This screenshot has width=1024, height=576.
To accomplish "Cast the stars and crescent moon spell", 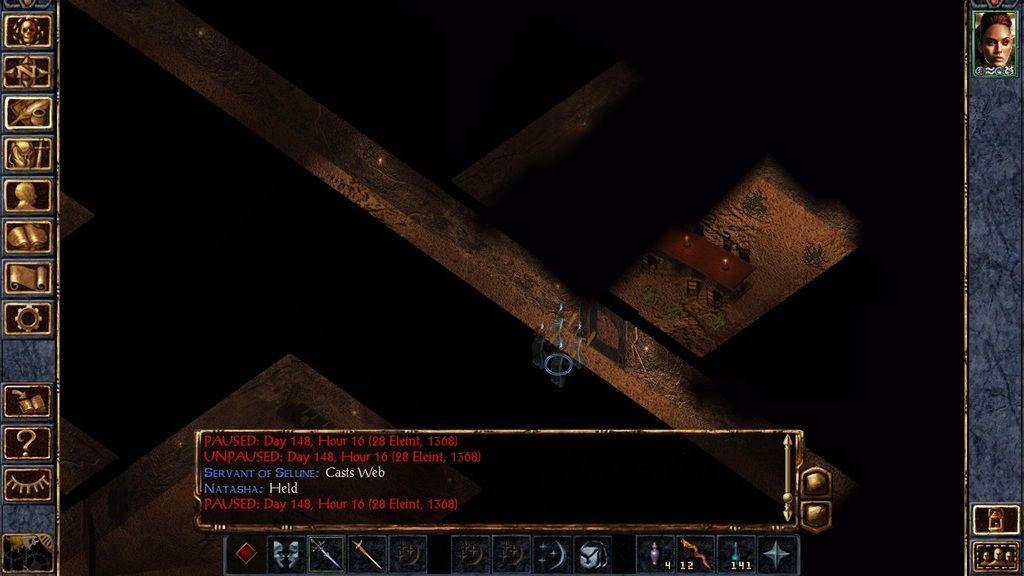I will (x=552, y=554).
